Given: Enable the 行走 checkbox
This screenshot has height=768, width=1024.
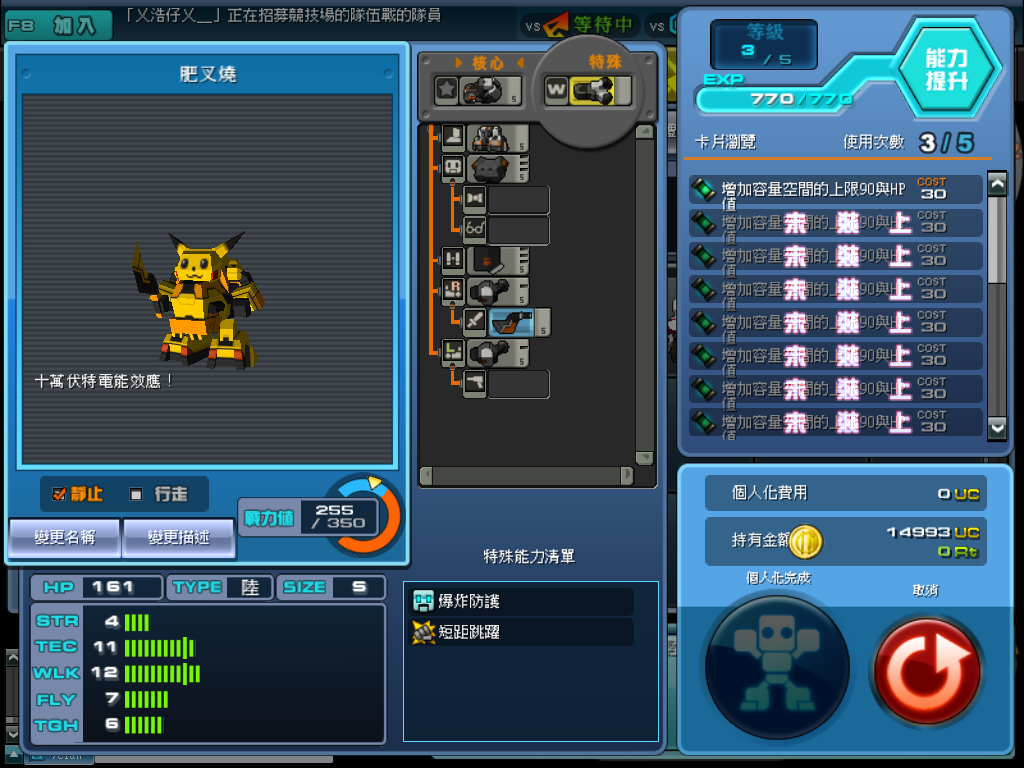Looking at the screenshot, I should [x=136, y=494].
